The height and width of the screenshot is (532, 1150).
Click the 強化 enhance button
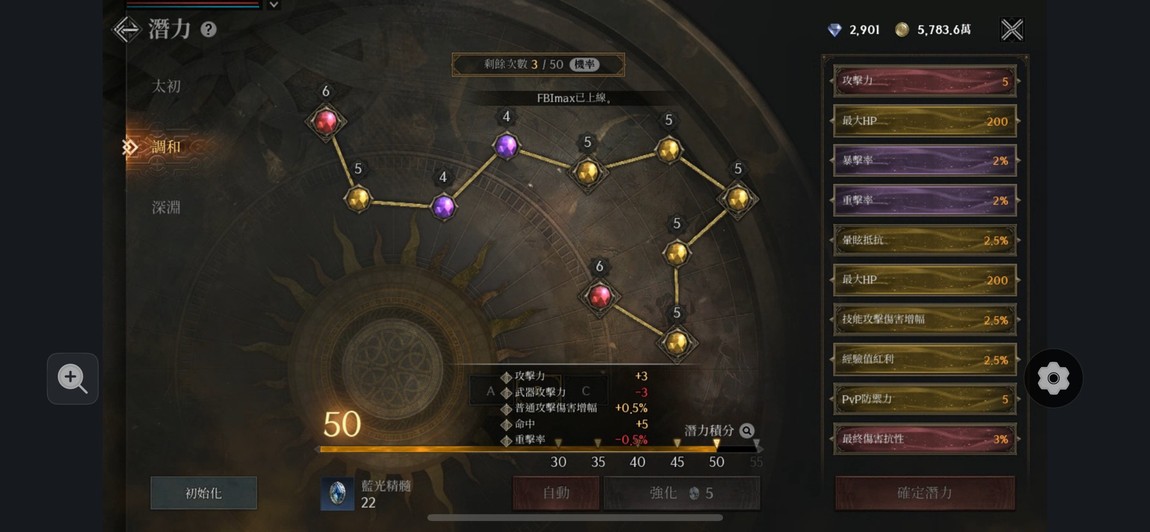click(681, 493)
